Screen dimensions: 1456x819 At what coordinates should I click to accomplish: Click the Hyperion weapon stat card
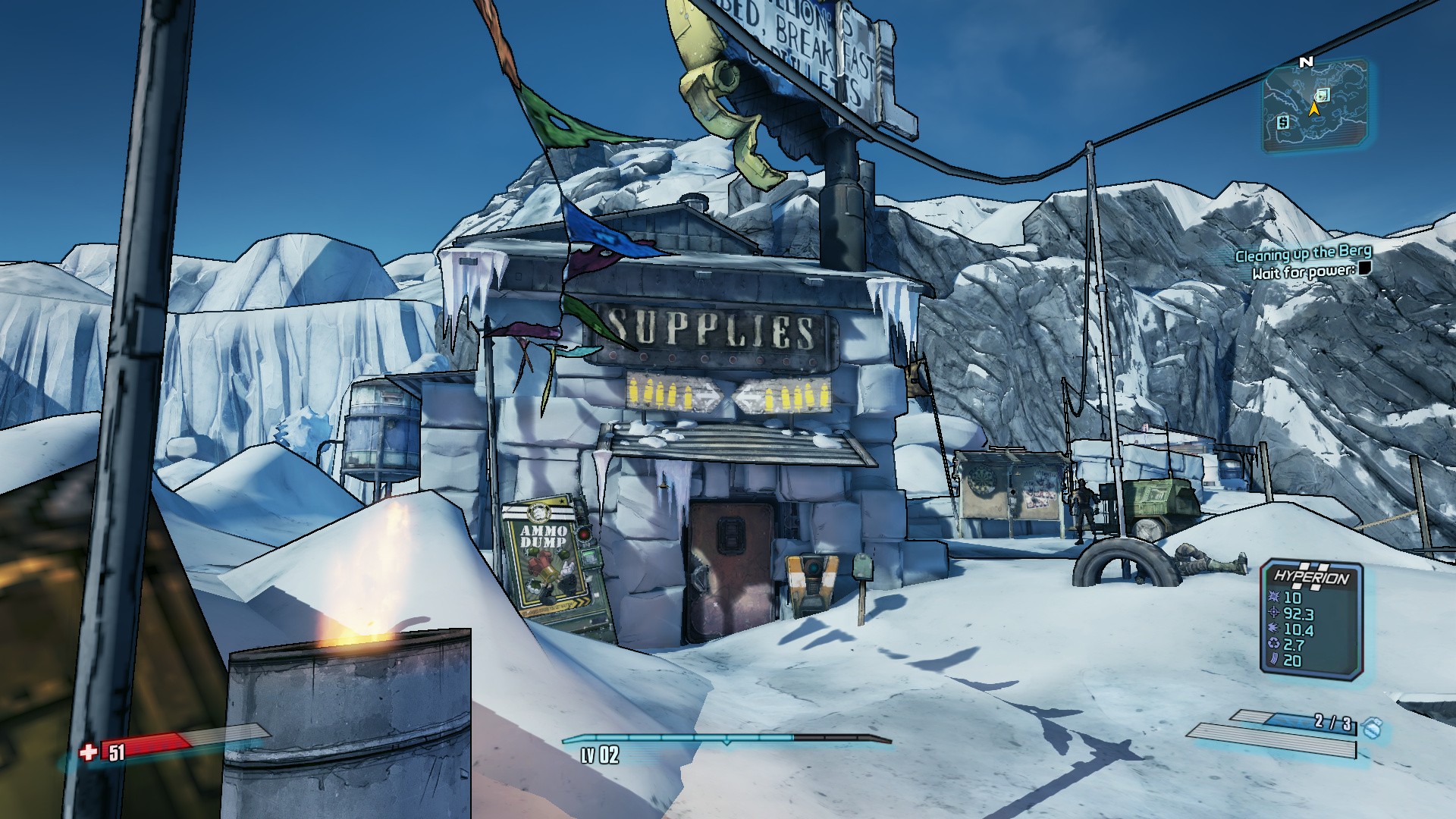click(1311, 619)
